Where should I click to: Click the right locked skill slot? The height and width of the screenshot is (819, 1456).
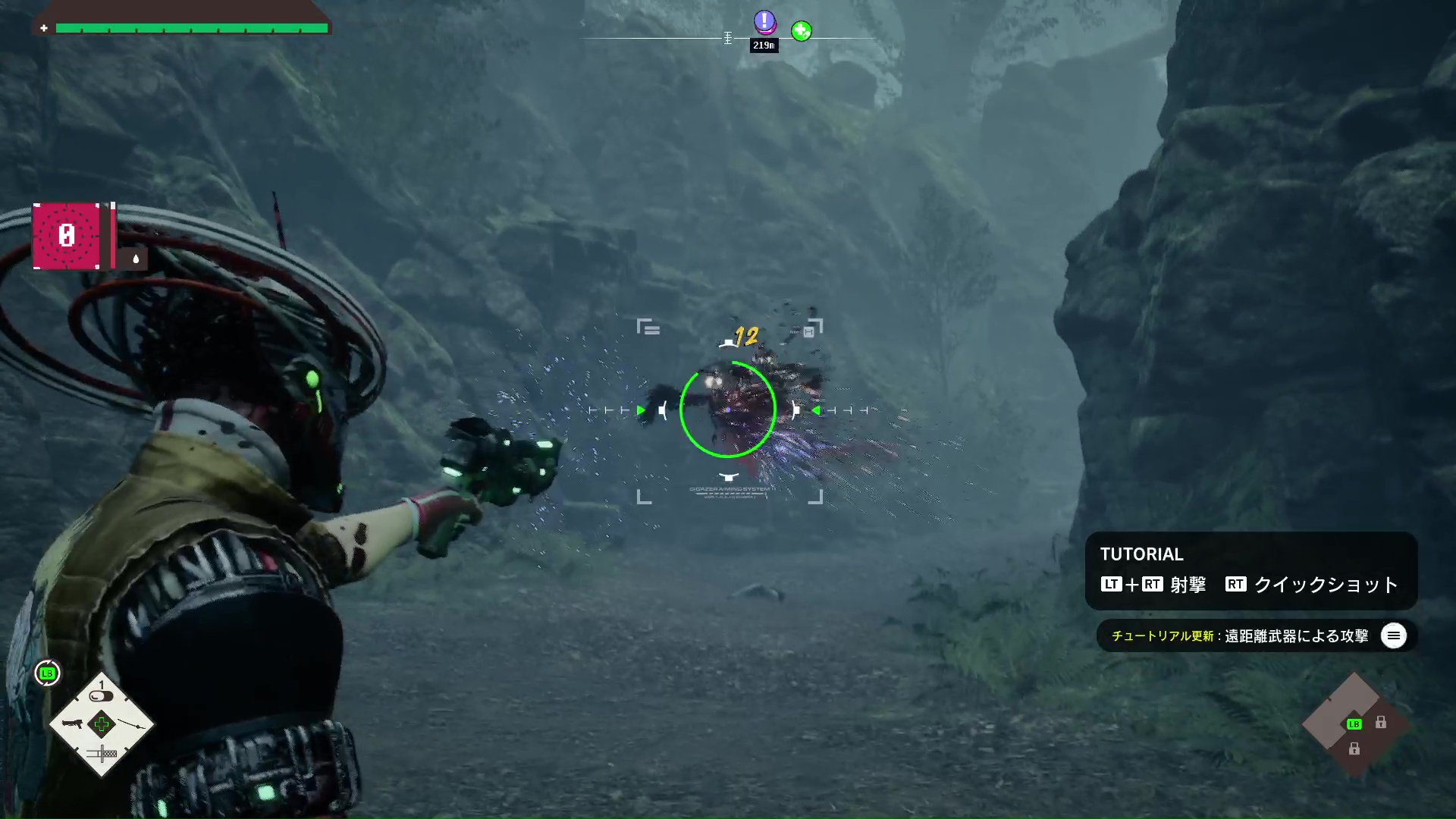click(x=1381, y=723)
